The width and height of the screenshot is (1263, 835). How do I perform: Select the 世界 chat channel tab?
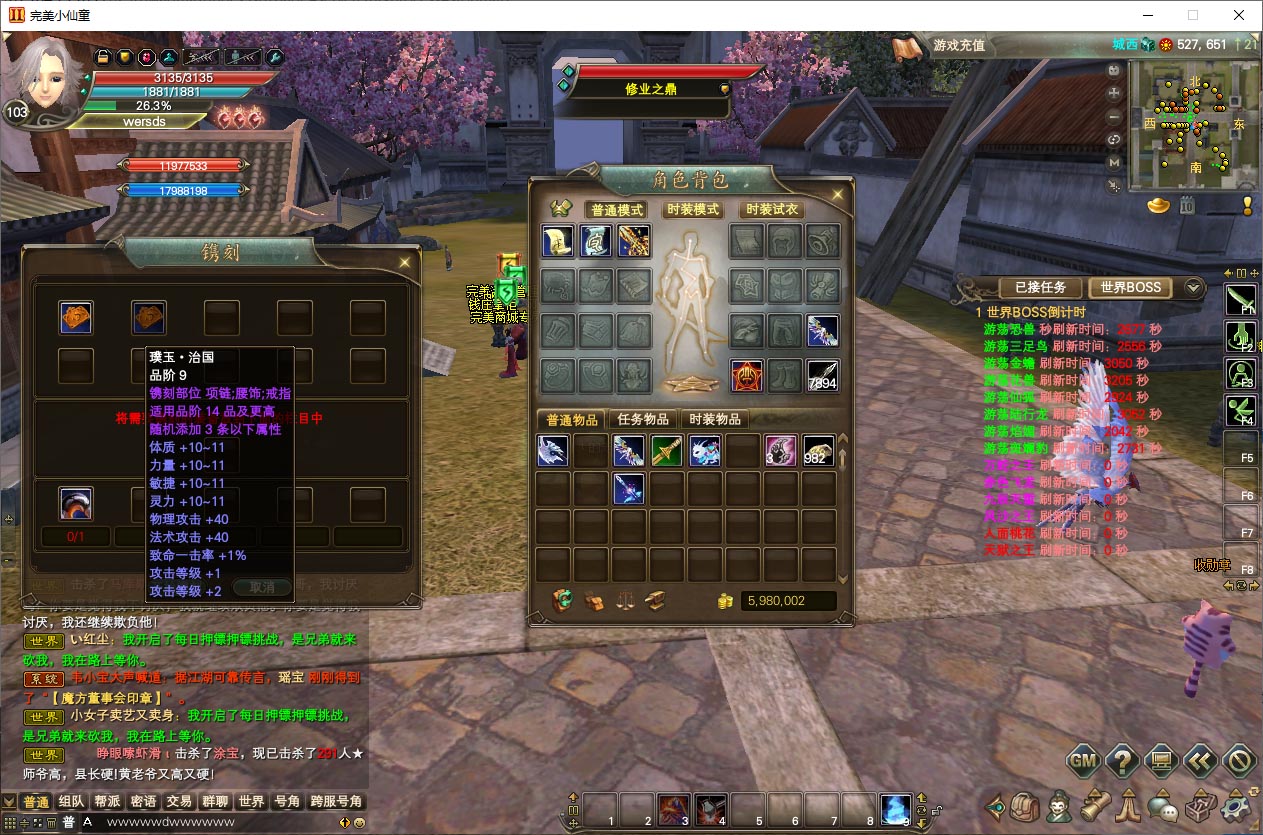tap(251, 802)
